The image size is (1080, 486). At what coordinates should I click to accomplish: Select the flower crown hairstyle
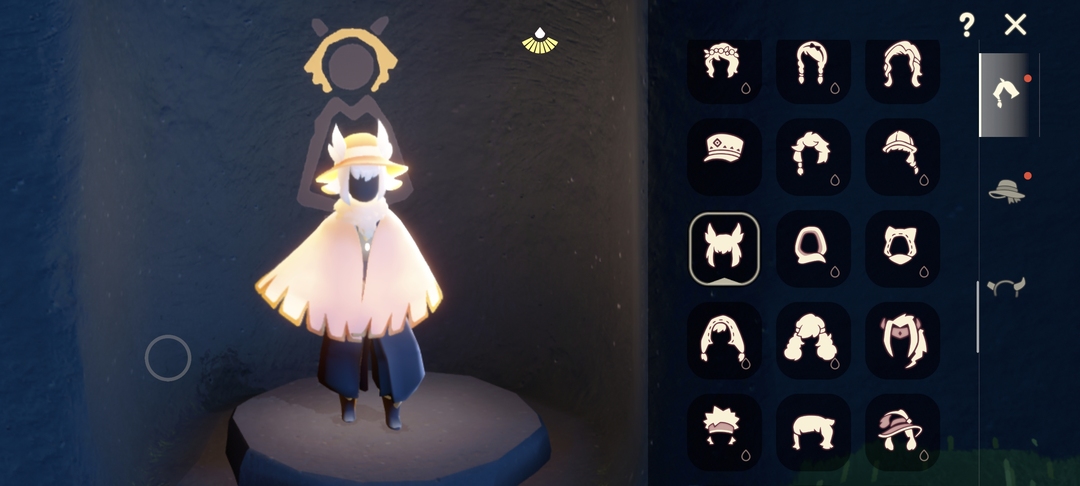tap(724, 66)
